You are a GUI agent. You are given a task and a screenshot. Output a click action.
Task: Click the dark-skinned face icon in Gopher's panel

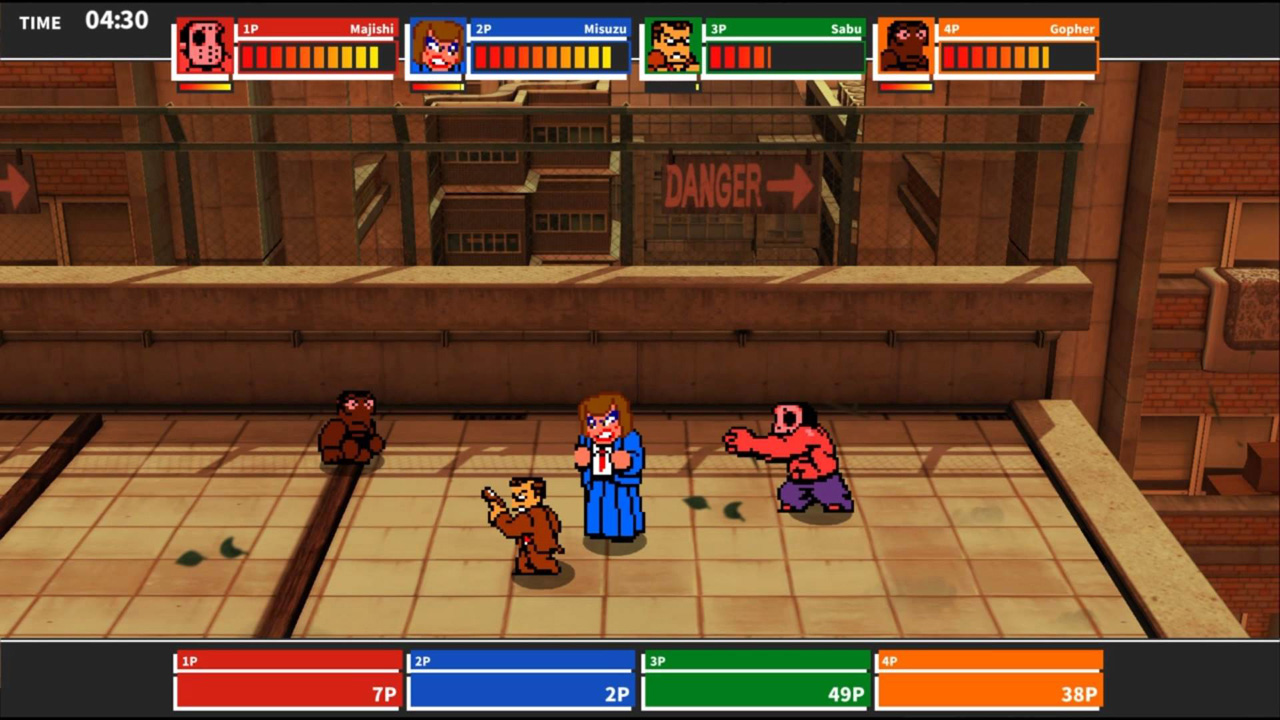pos(905,45)
